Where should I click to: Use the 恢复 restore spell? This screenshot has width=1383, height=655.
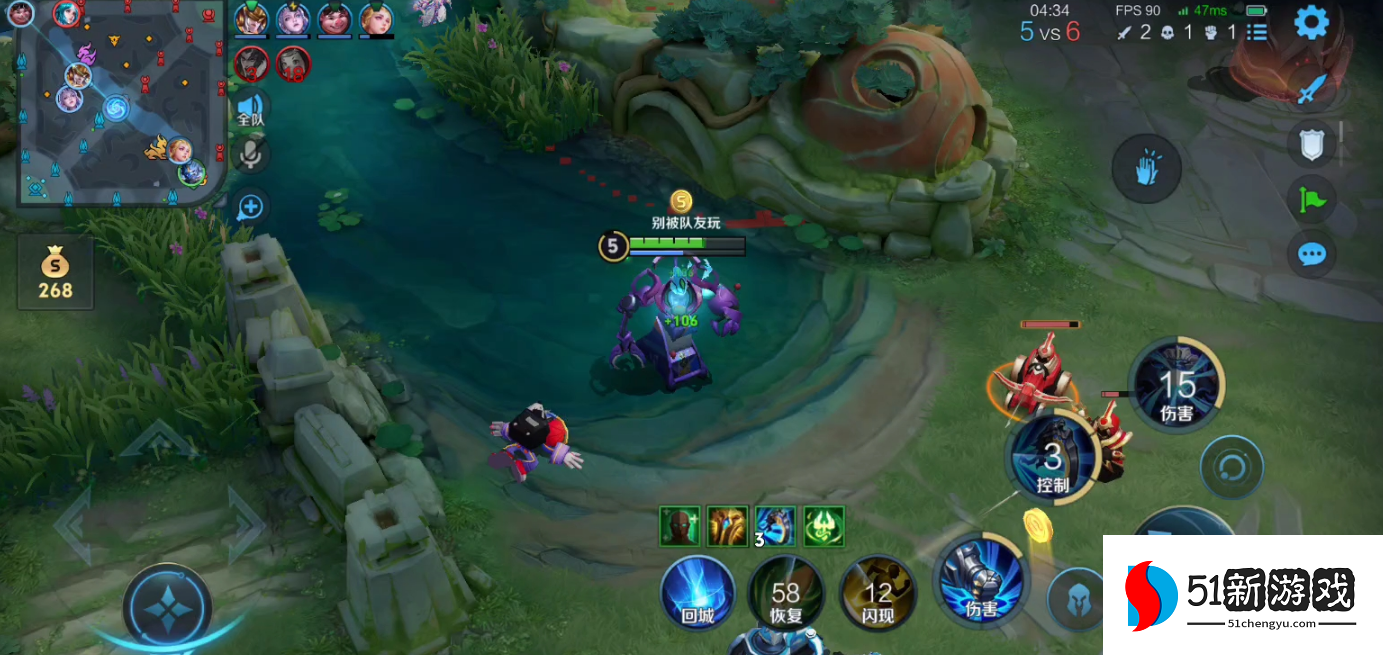click(786, 594)
